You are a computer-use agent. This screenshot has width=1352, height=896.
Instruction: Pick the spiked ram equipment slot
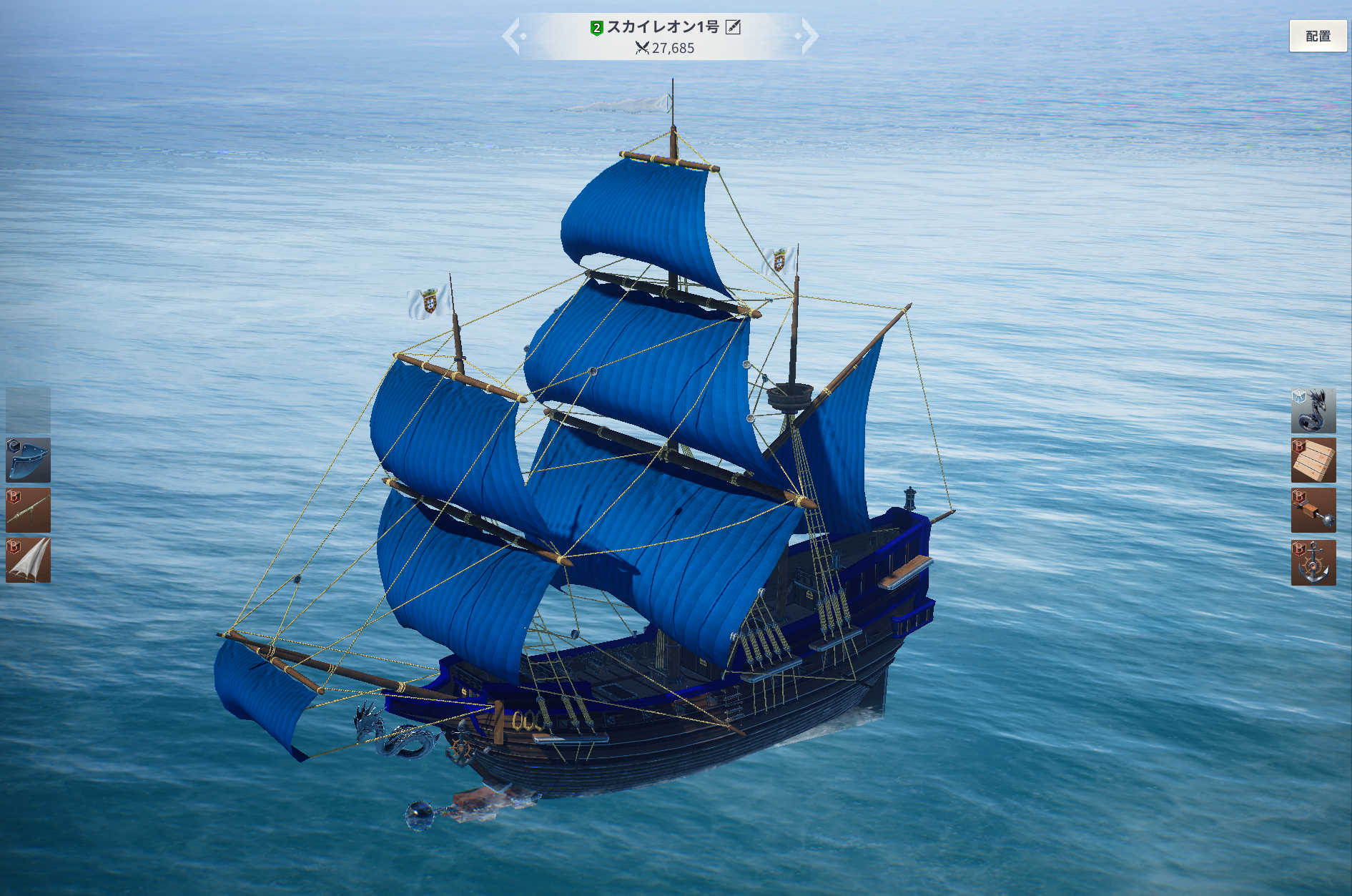[1313, 511]
